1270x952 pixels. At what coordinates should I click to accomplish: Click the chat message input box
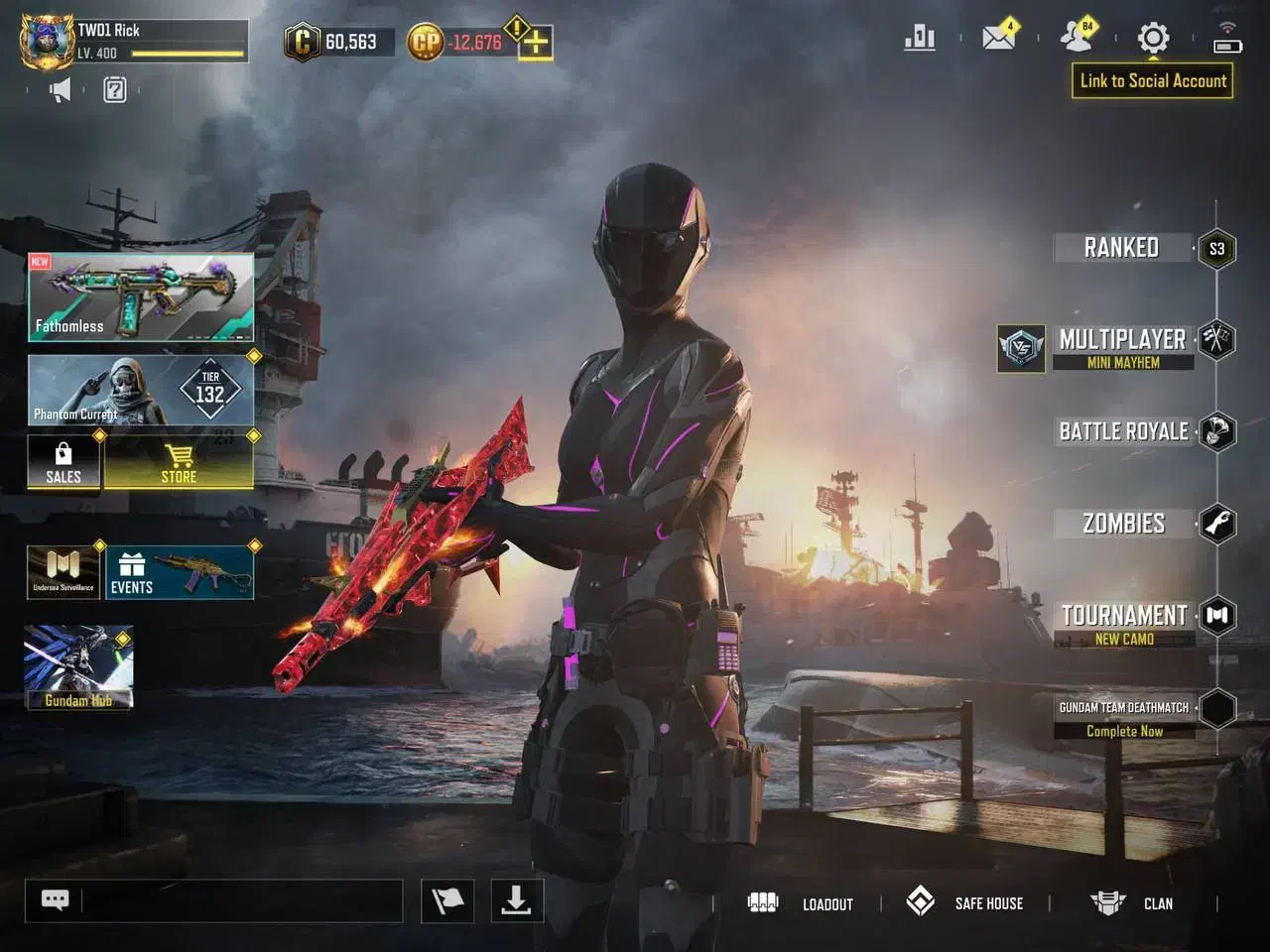pyautogui.click(x=241, y=900)
